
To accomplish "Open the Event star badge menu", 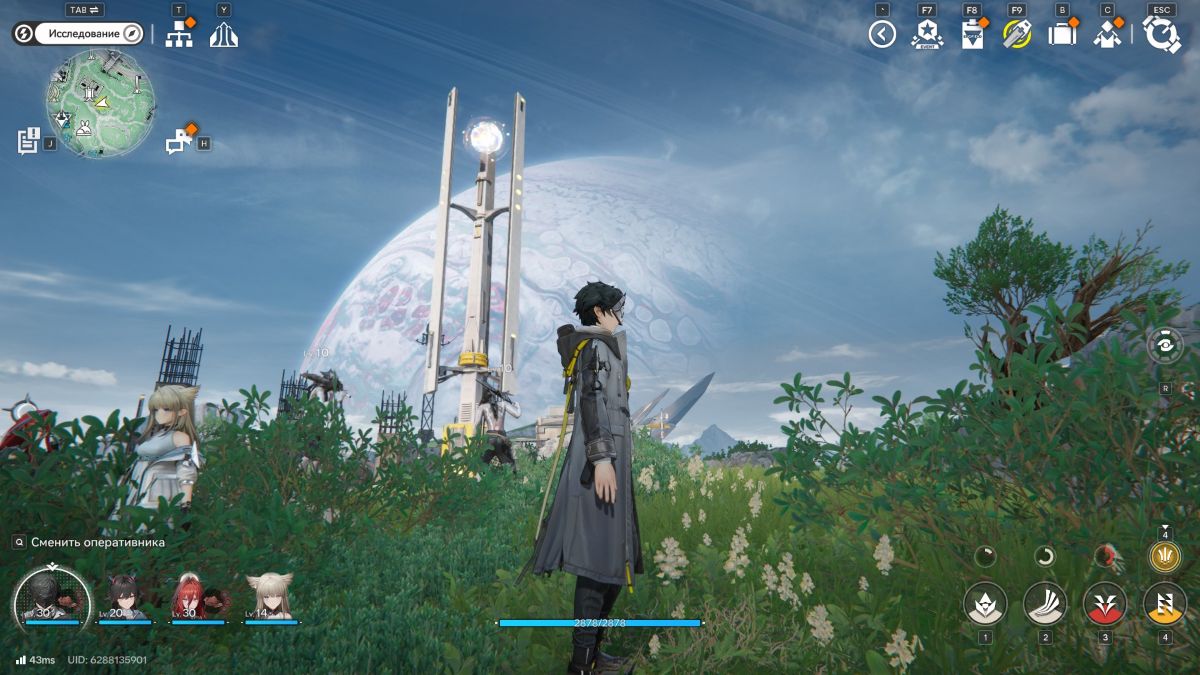I will point(927,34).
